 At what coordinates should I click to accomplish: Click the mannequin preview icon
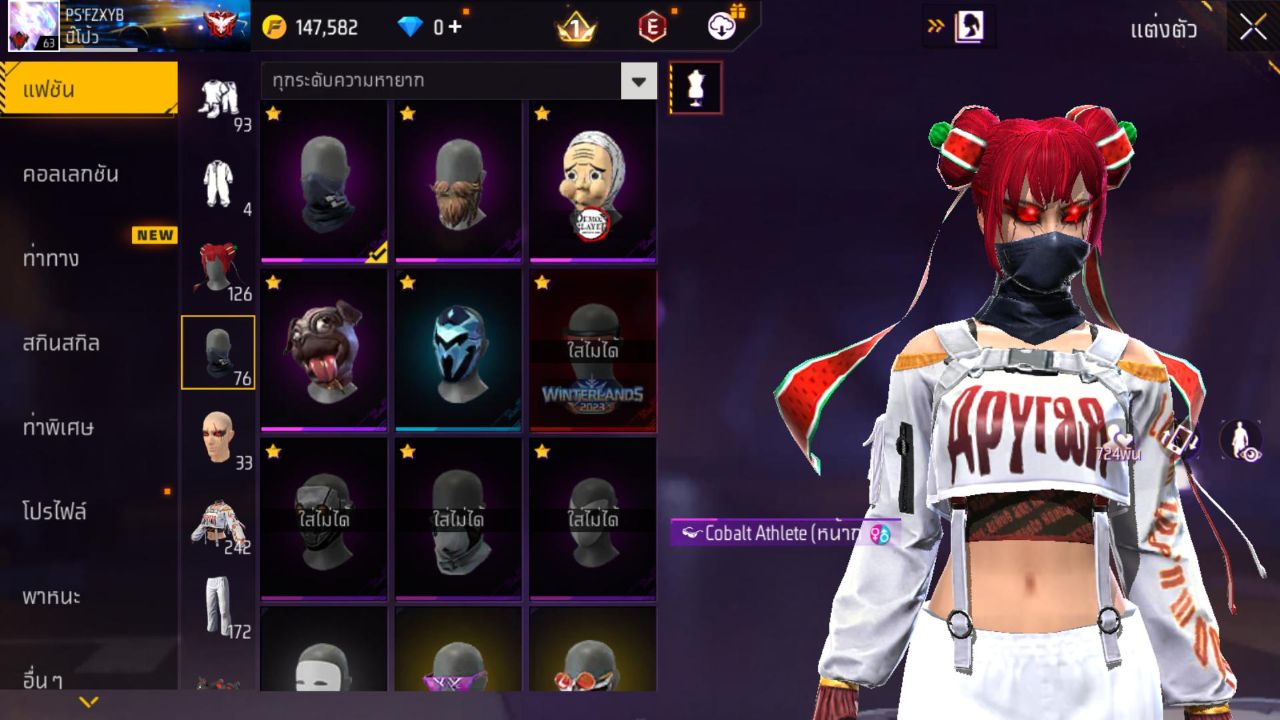click(x=695, y=88)
